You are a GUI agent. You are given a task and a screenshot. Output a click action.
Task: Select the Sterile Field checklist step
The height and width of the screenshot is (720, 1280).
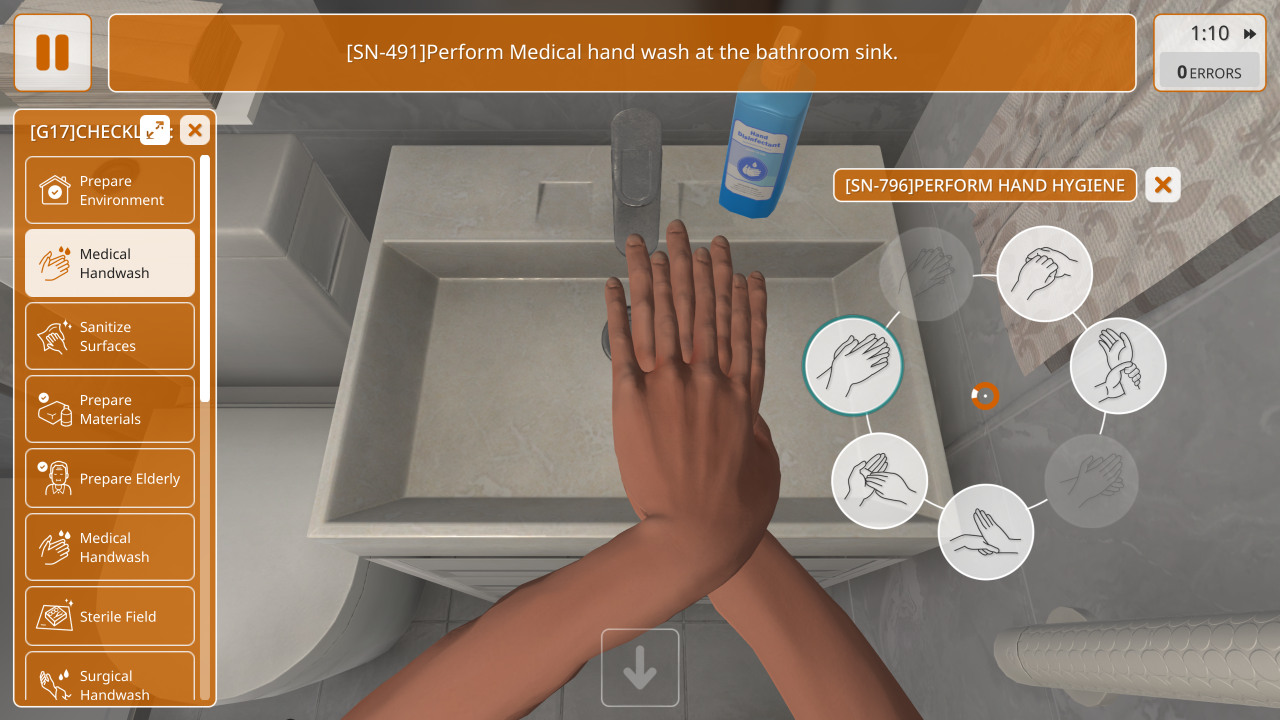click(x=110, y=616)
